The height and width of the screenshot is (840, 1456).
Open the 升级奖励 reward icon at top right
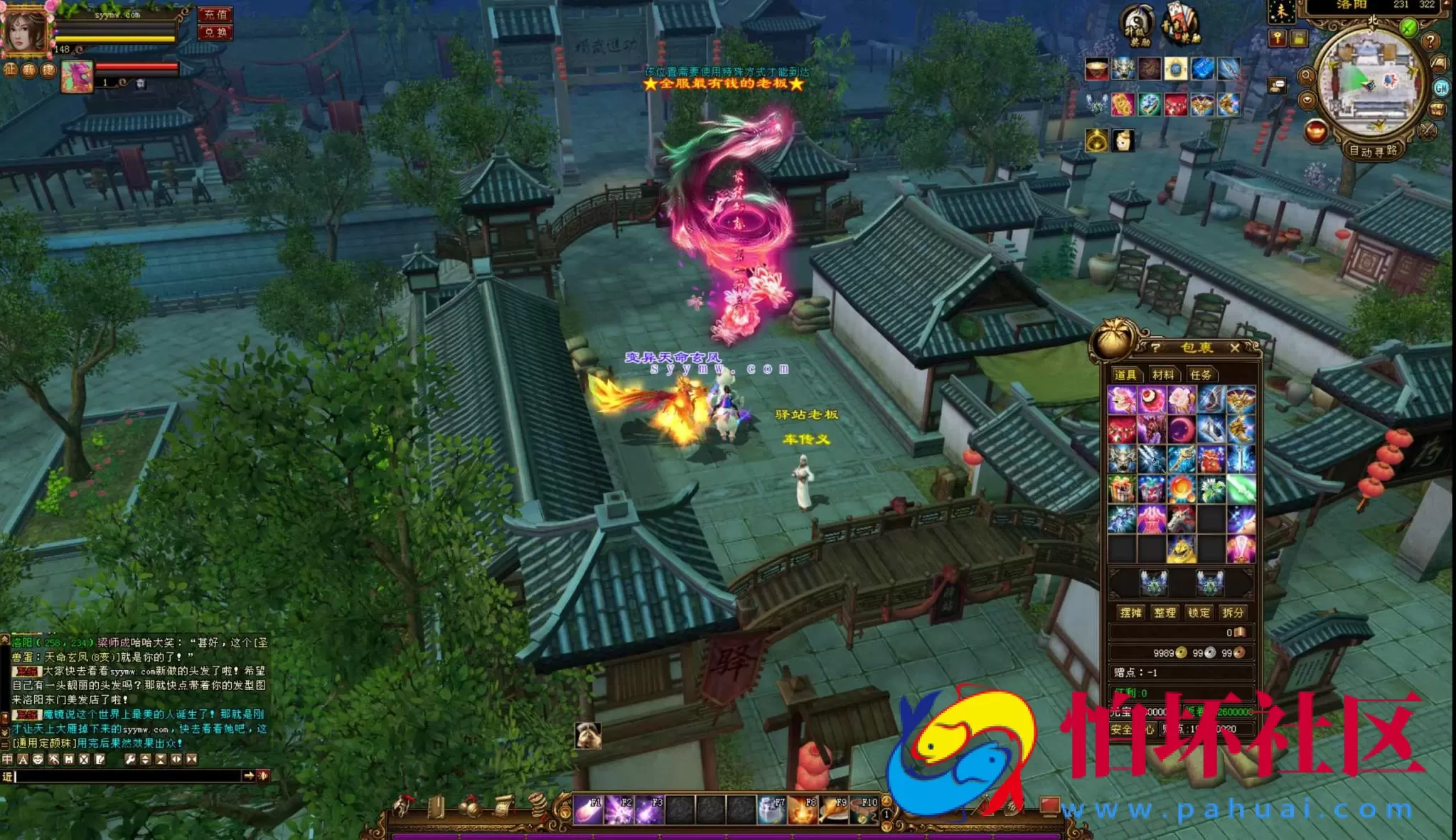click(1137, 23)
